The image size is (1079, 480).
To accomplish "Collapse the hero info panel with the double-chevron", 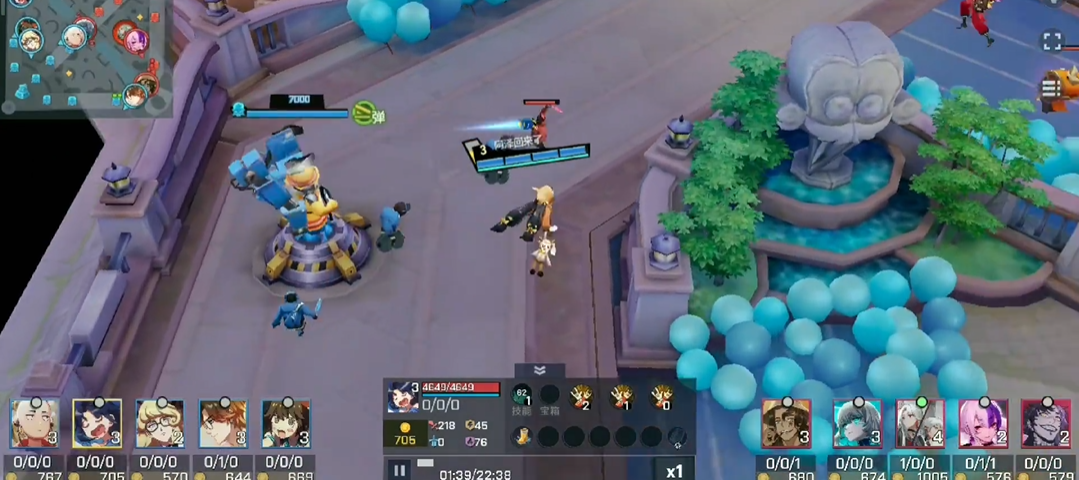I will 540,370.
